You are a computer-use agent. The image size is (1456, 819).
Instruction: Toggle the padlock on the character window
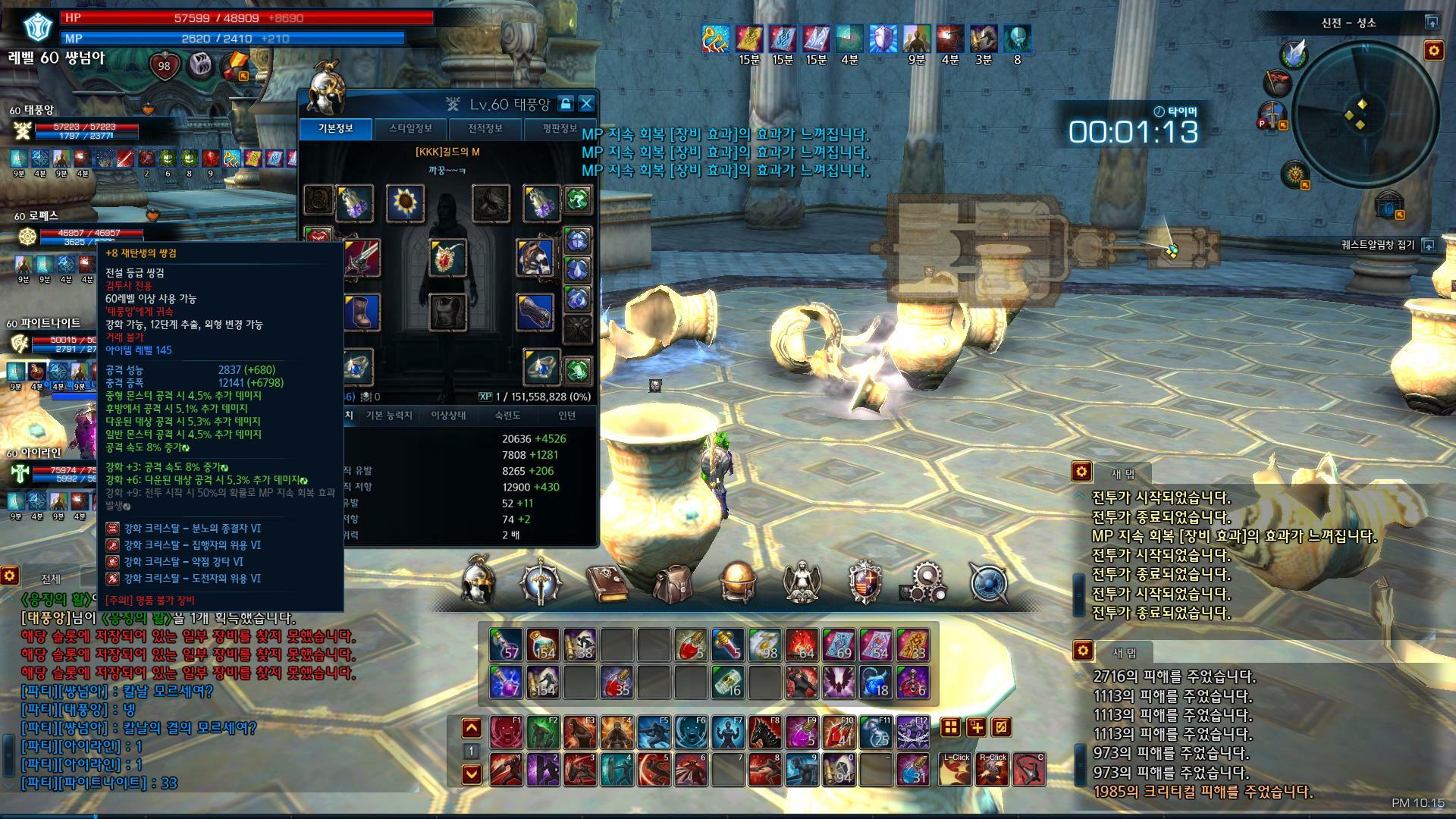(565, 104)
